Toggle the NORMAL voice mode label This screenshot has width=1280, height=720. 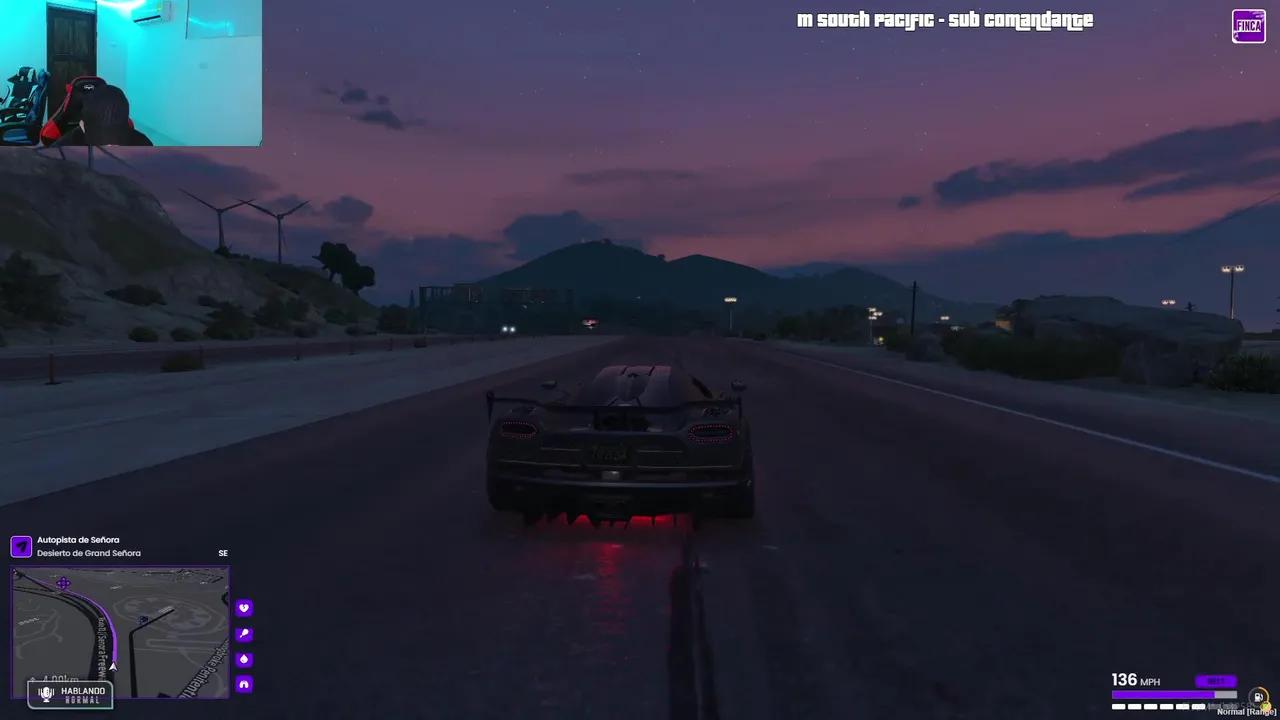[x=84, y=699]
